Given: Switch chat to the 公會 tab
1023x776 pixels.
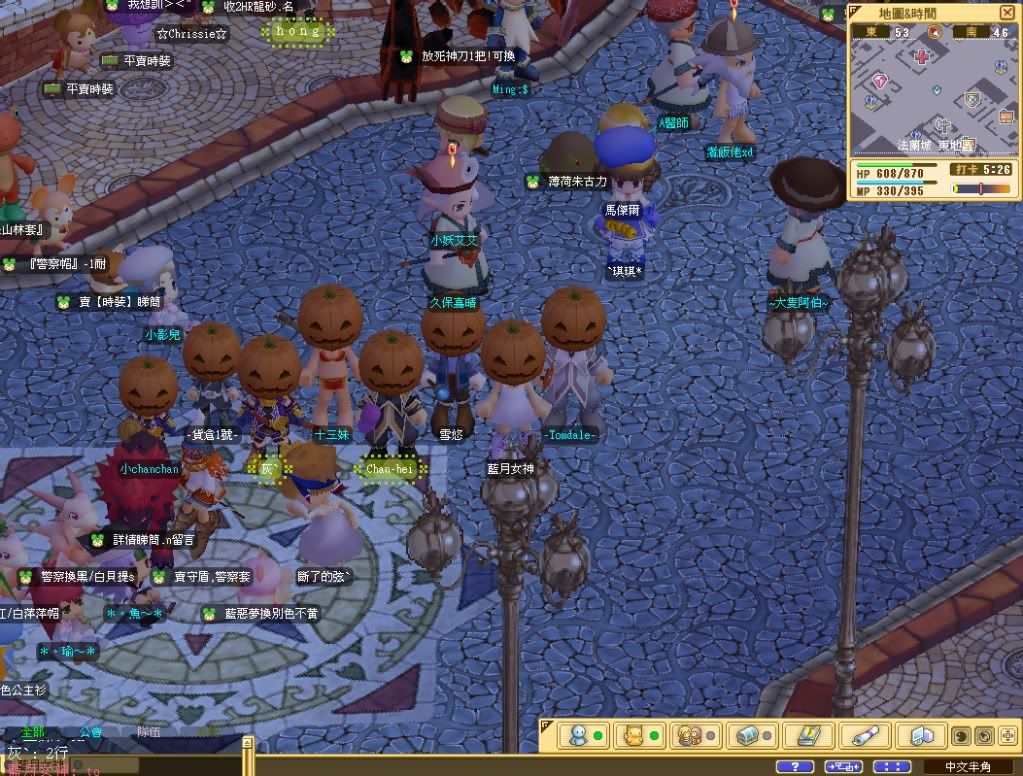Looking at the screenshot, I should pos(91,732).
